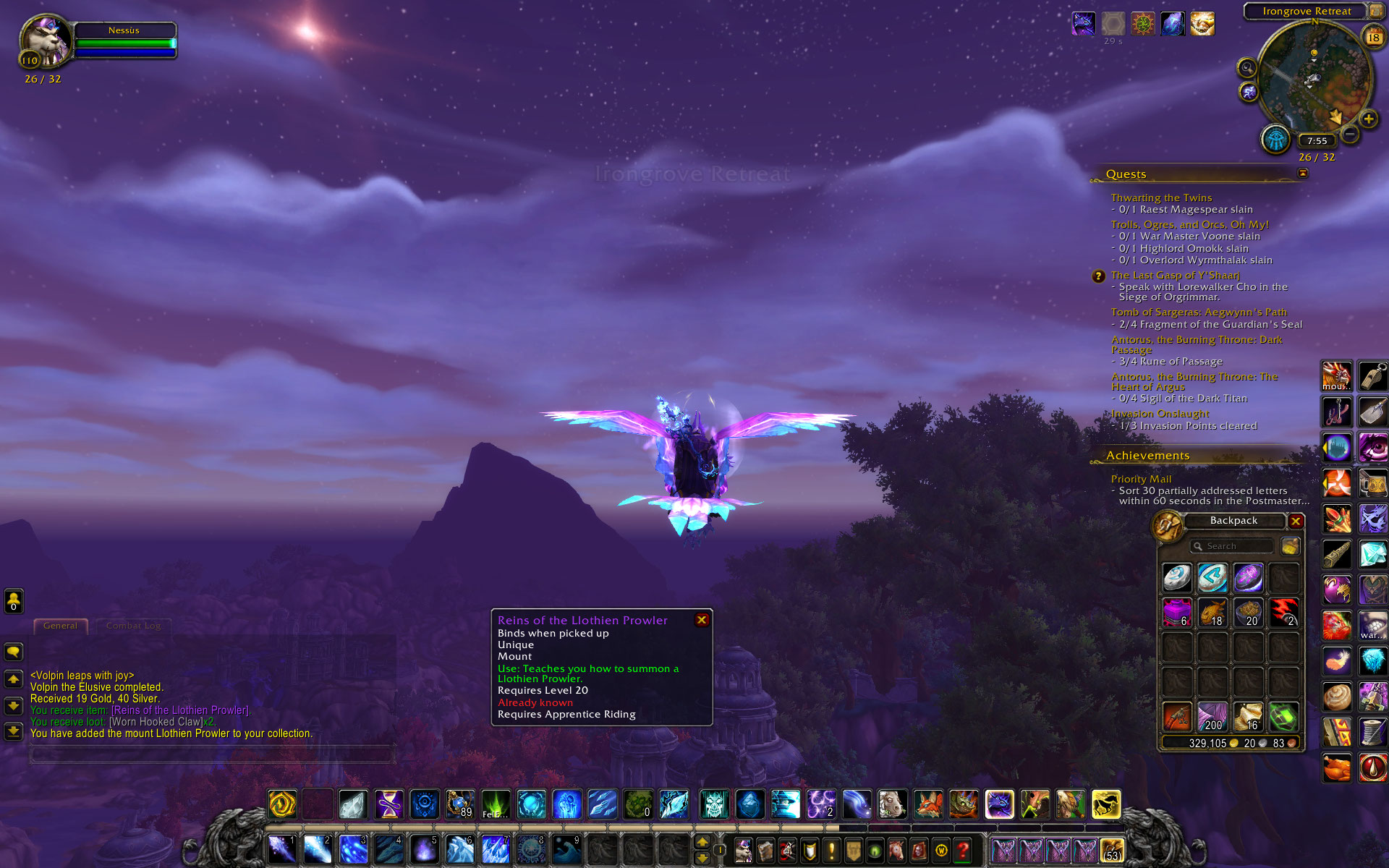
Task: Open the order hall report button
Action: (1275, 139)
